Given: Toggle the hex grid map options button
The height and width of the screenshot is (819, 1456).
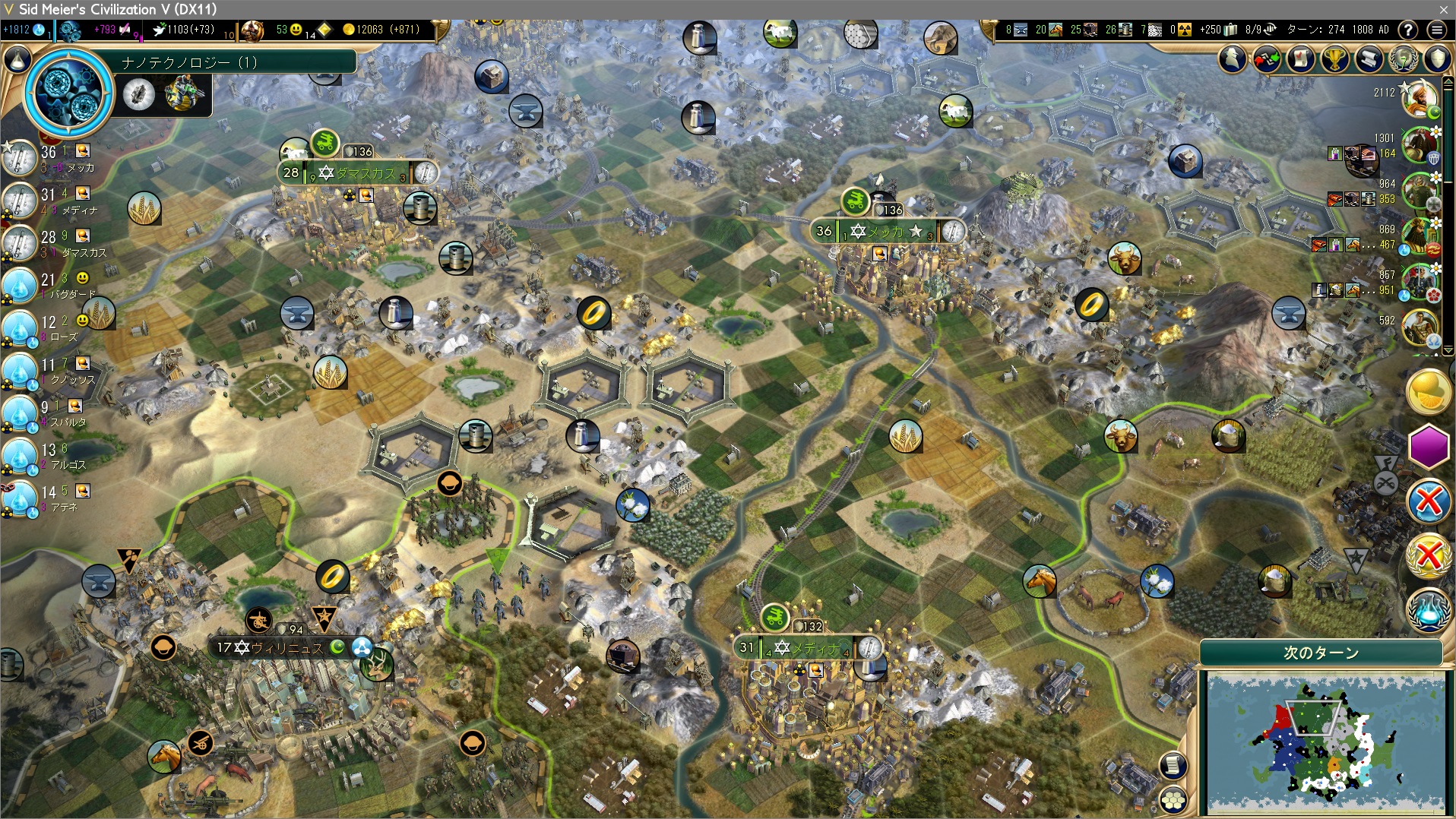Looking at the screenshot, I should (x=1174, y=798).
